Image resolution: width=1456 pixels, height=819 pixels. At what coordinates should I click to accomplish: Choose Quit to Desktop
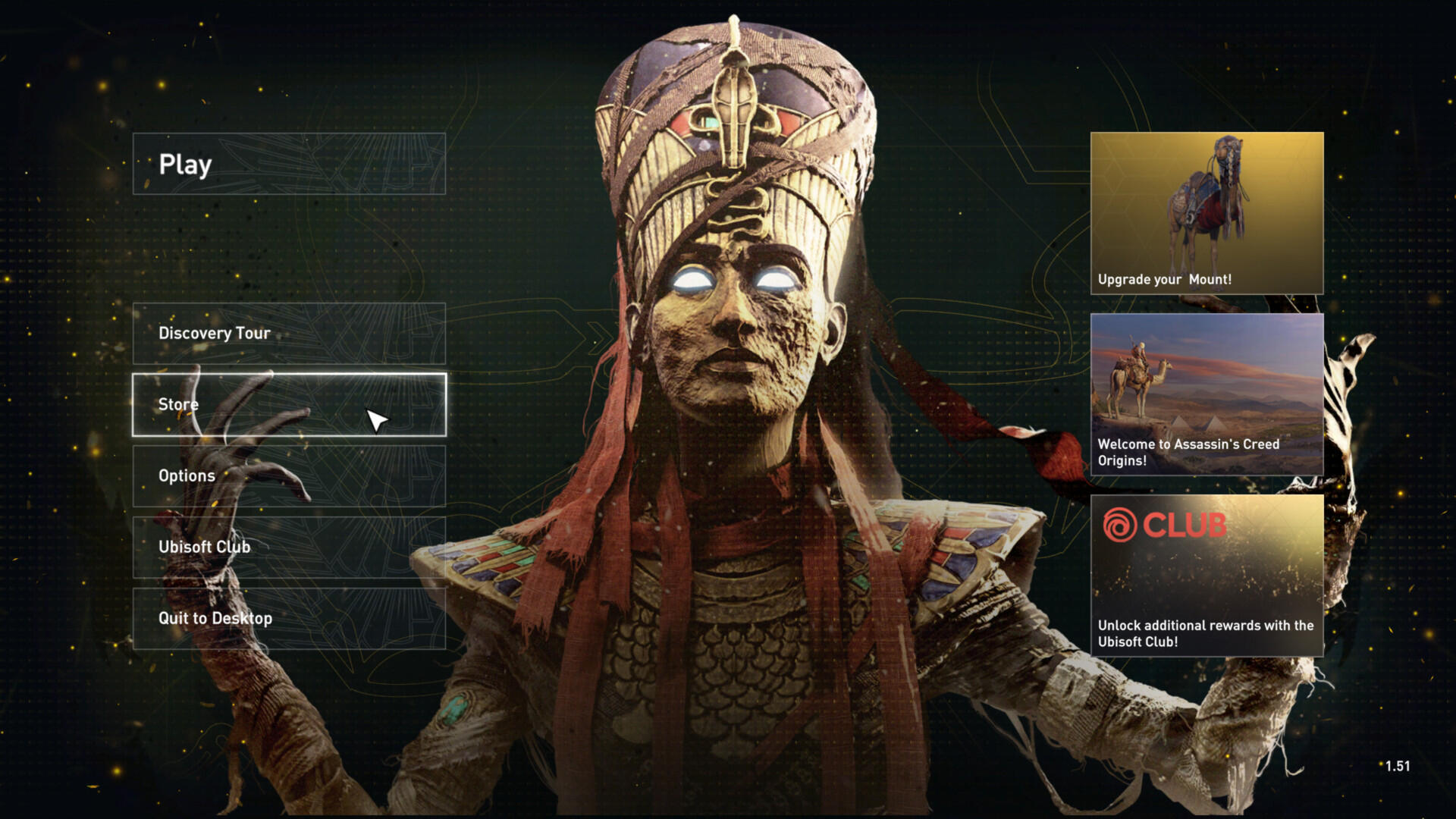(288, 618)
